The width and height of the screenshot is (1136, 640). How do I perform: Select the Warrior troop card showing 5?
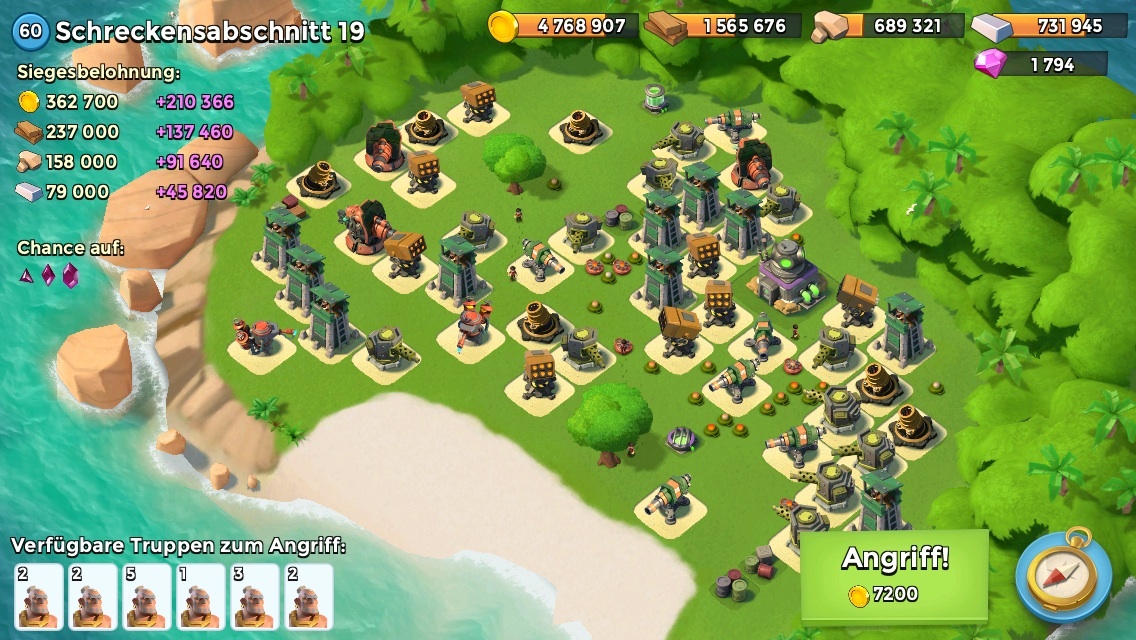pos(146,596)
